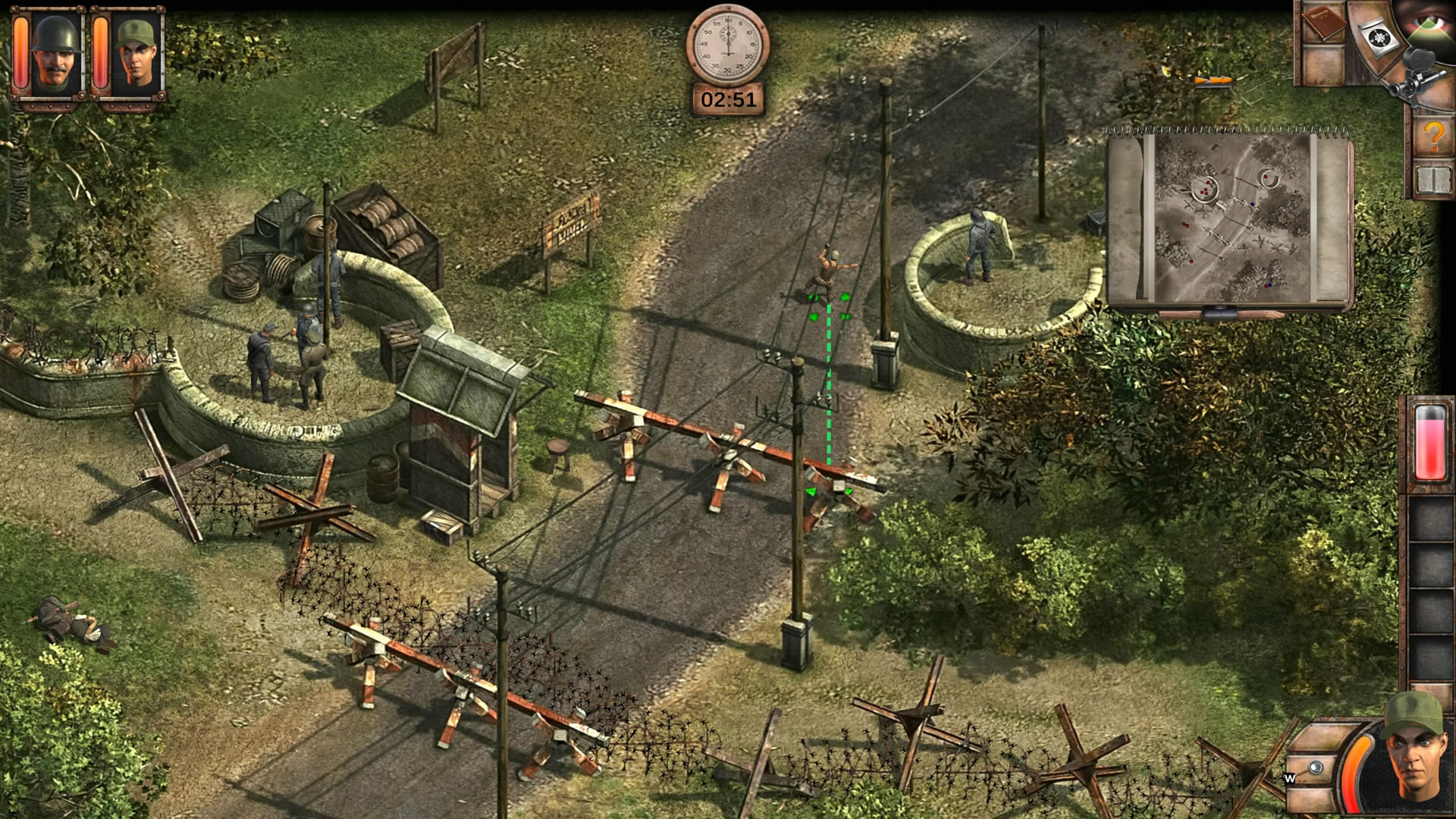Open the notebook icon below the question mark

click(1432, 181)
